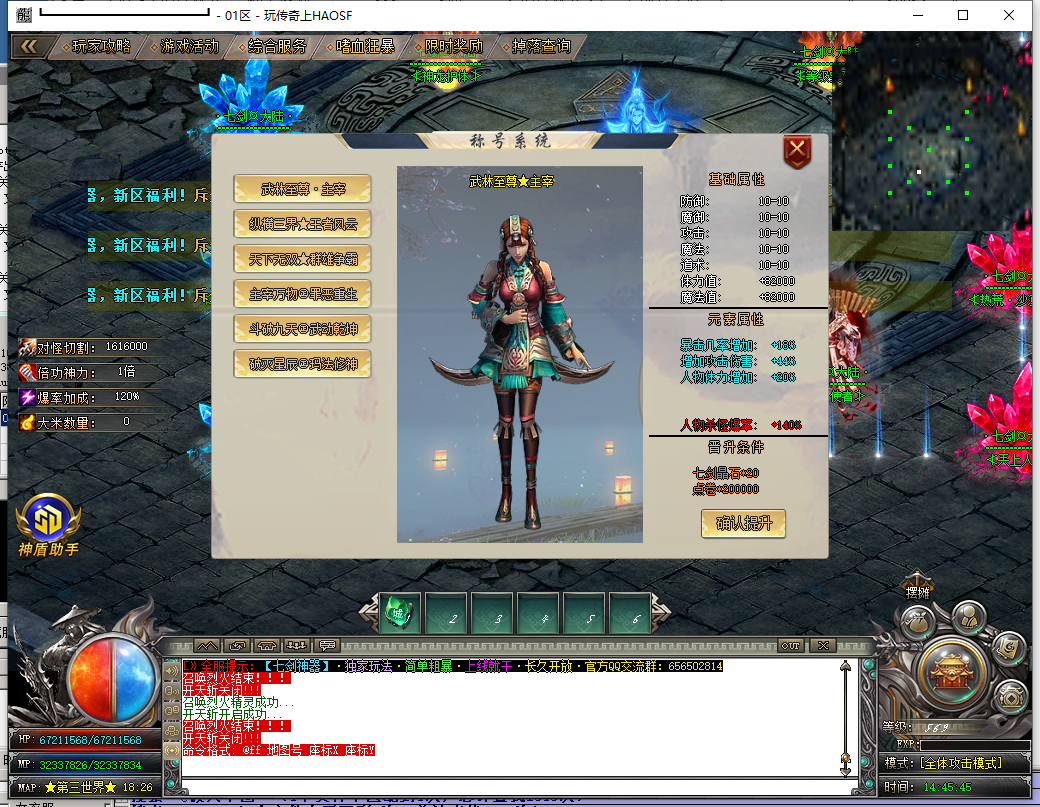Click the 摆摊 stall button
Image resolution: width=1040 pixels, height=807 pixels.
tap(914, 592)
